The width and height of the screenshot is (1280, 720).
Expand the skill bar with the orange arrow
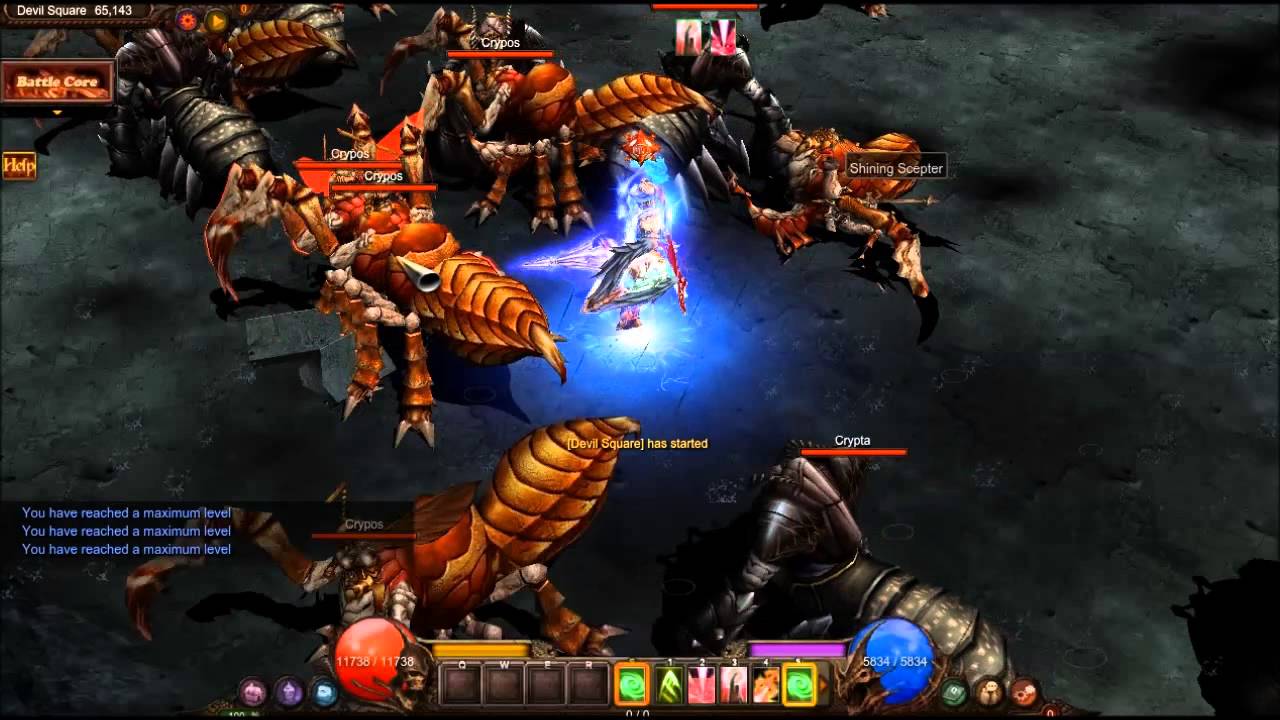click(x=824, y=684)
